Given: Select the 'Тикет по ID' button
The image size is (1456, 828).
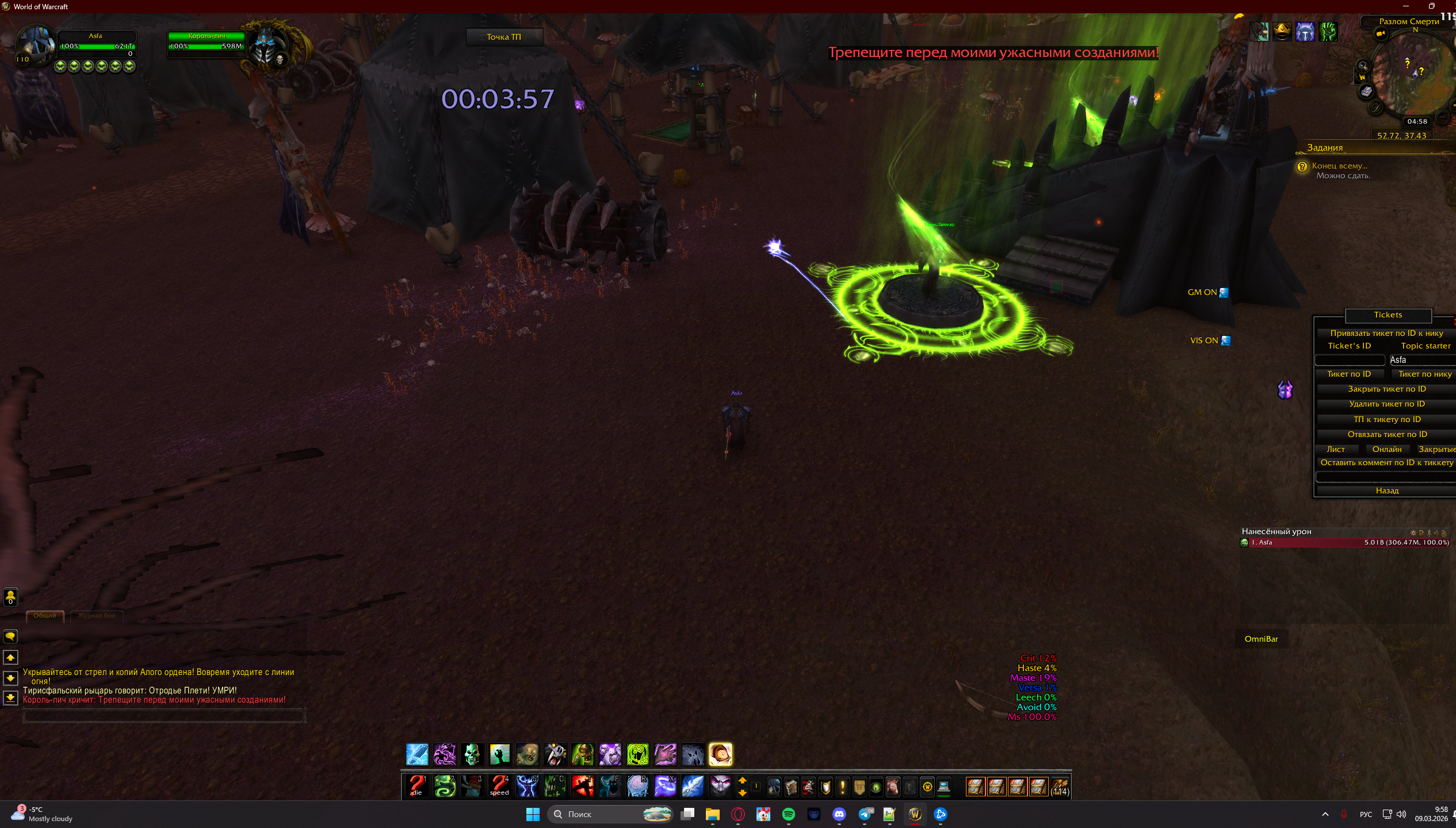Looking at the screenshot, I should pyautogui.click(x=1348, y=374).
